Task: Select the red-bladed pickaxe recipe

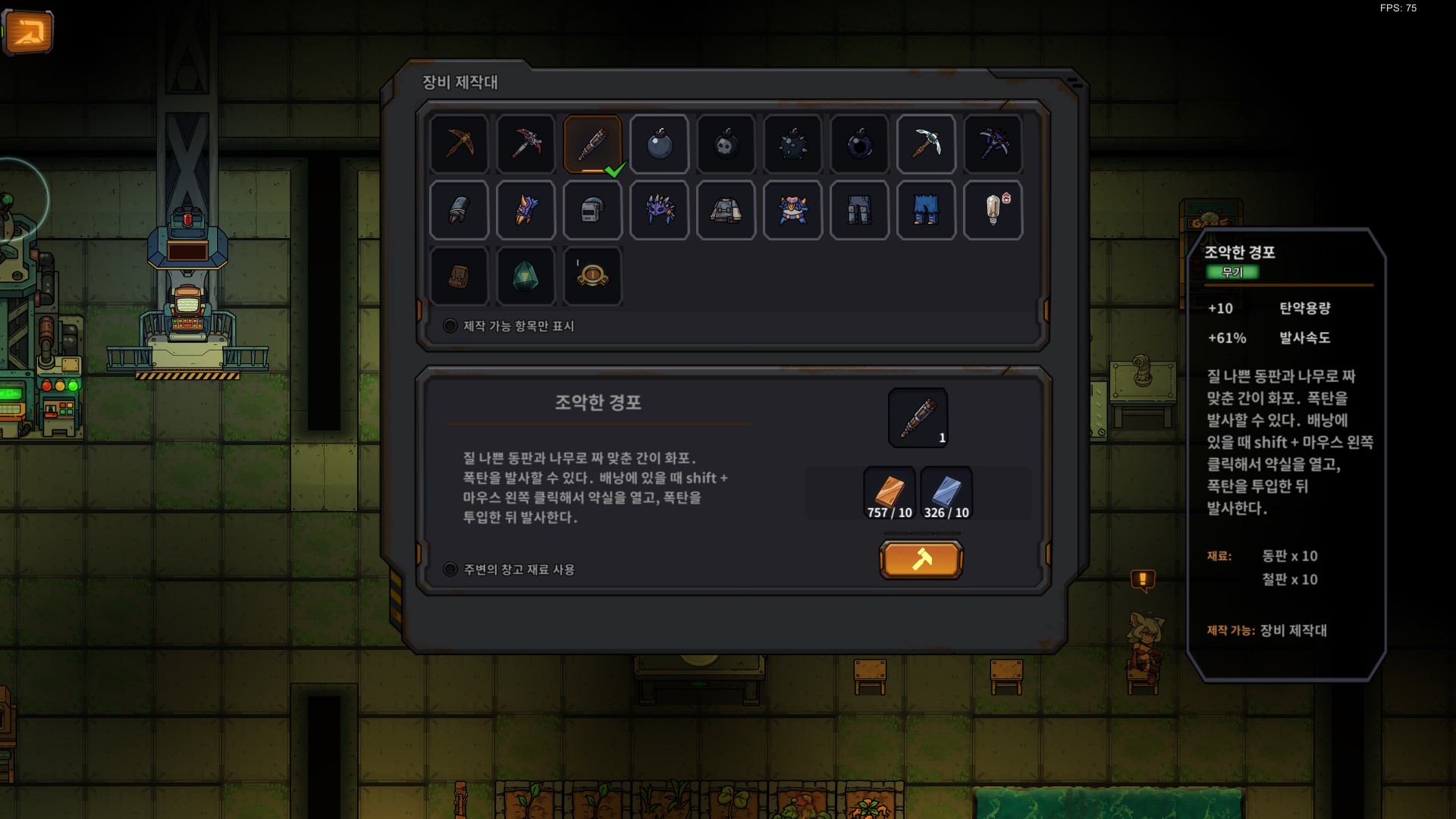Action: (526, 144)
